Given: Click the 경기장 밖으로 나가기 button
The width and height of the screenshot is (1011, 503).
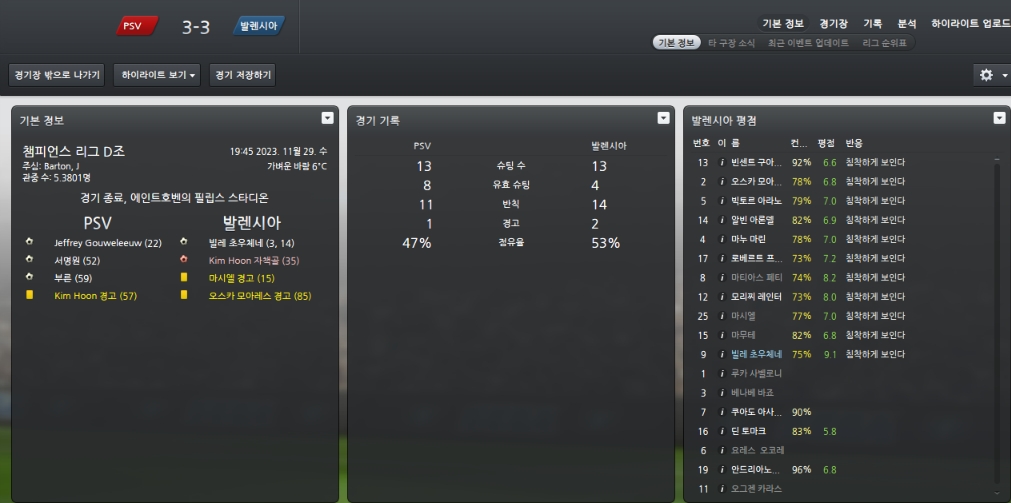Looking at the screenshot, I should coord(56,75).
